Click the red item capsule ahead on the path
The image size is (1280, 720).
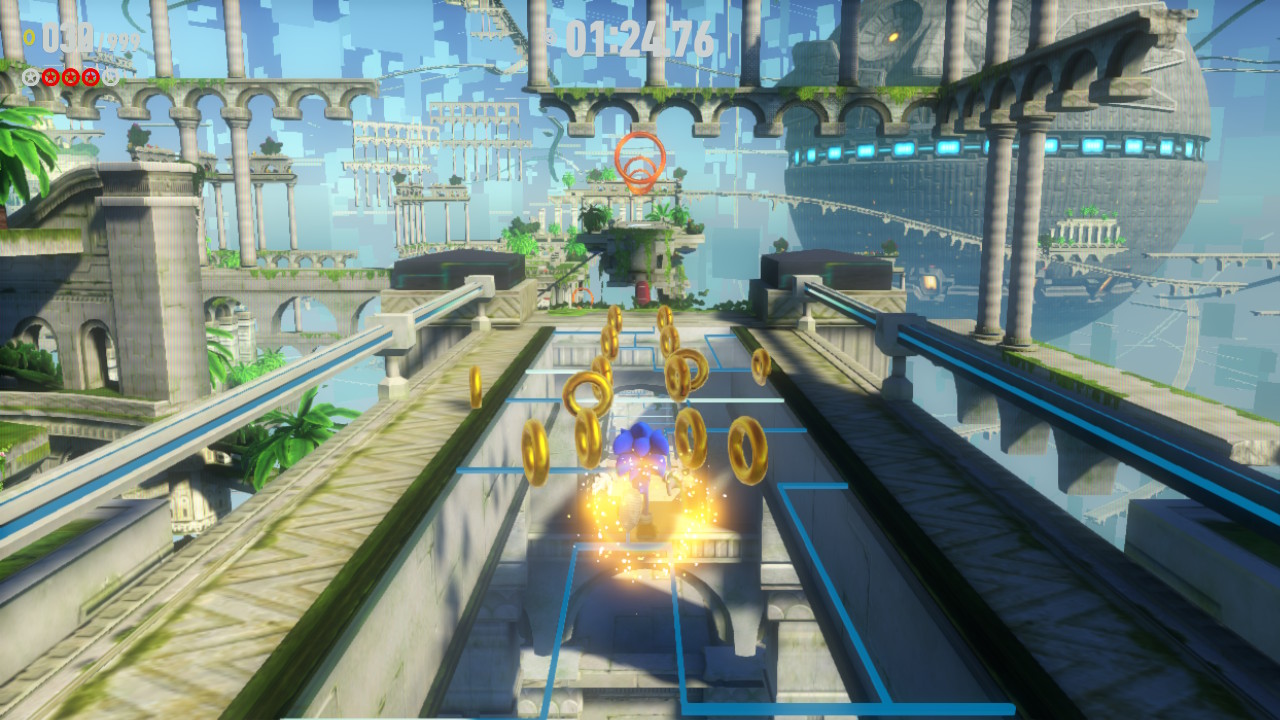tap(643, 291)
